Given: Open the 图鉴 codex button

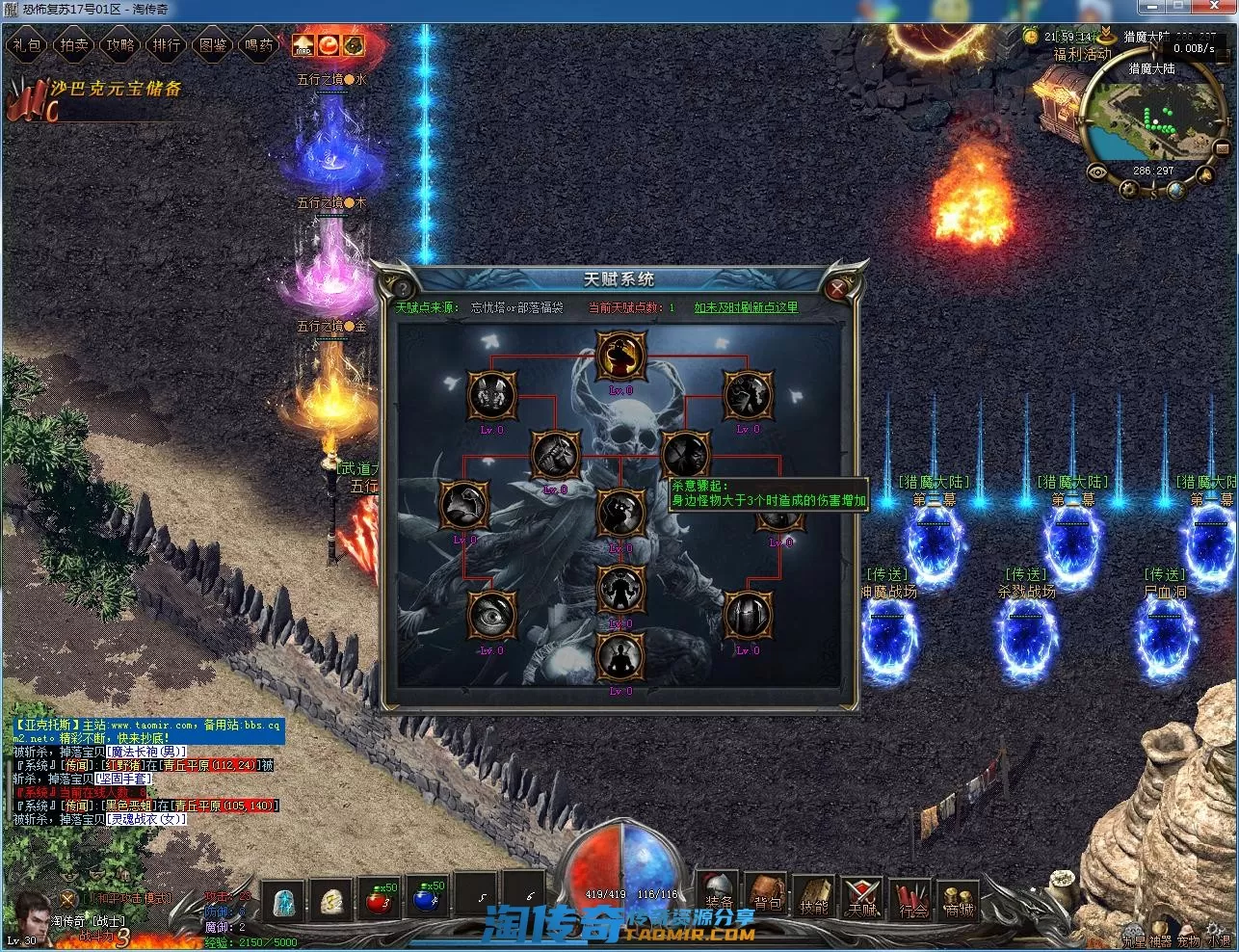Looking at the screenshot, I should pyautogui.click(x=213, y=45).
